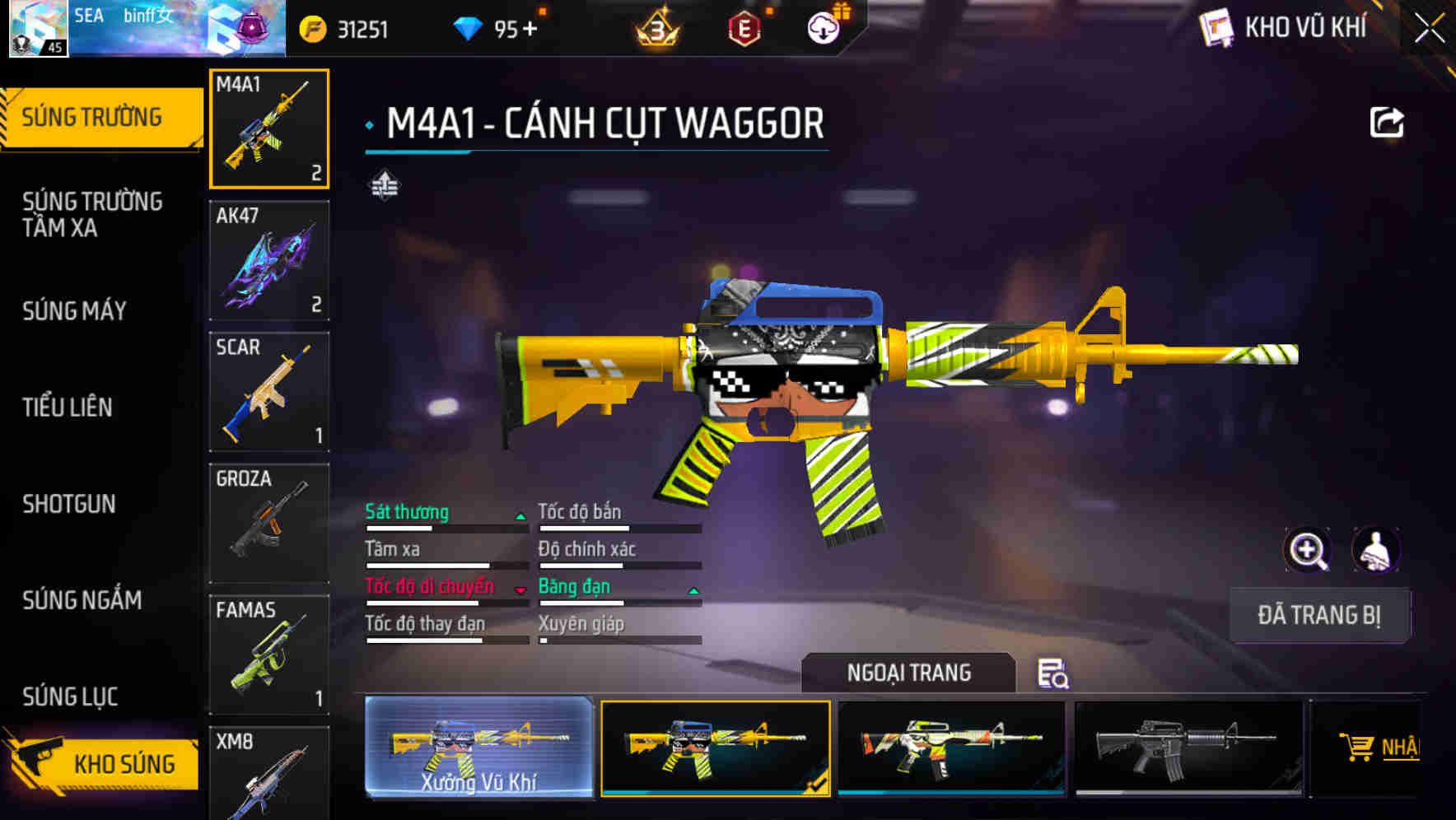The width and height of the screenshot is (1456, 820).
Task: Click the Đã Trang Bị equipped button
Action: [x=1318, y=615]
